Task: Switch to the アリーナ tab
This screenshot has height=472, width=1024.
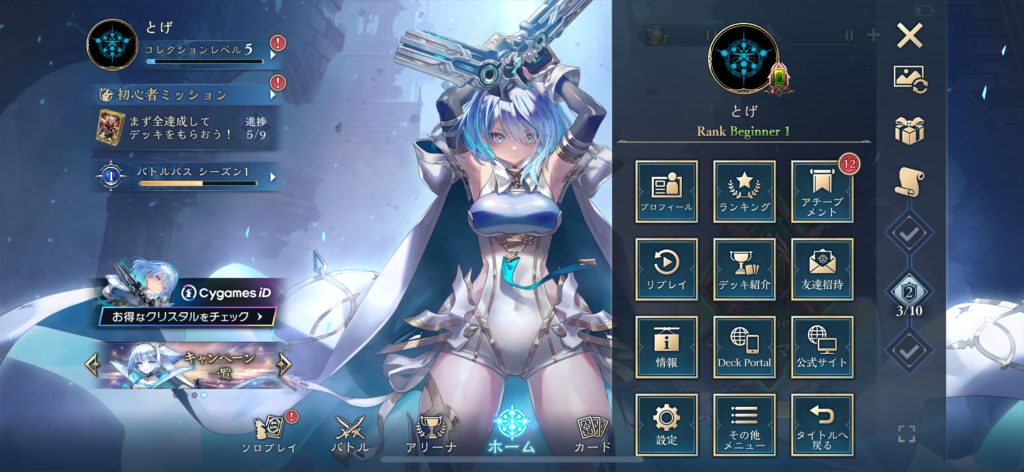Action: point(431,434)
